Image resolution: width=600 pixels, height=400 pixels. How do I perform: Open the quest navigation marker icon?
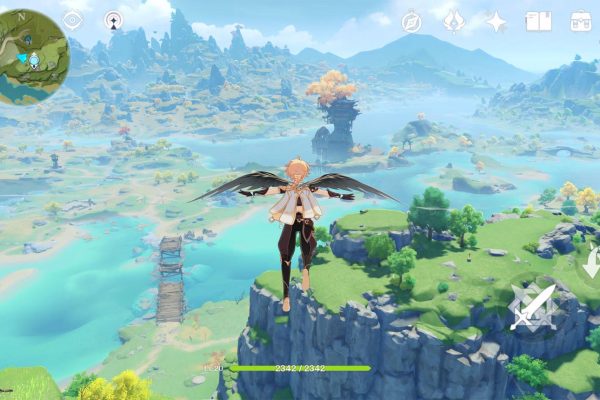113,20
